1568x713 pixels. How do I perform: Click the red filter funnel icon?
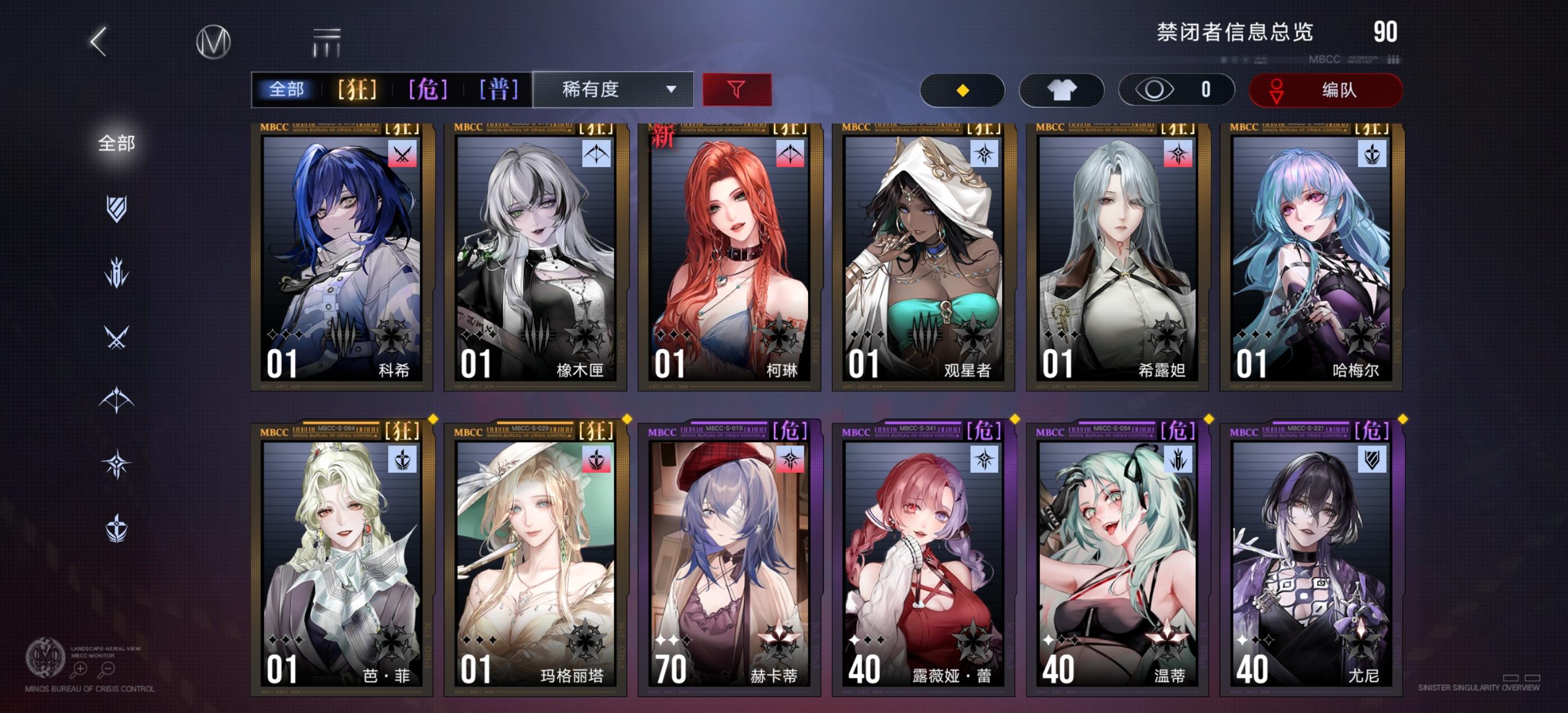pyautogui.click(x=736, y=90)
